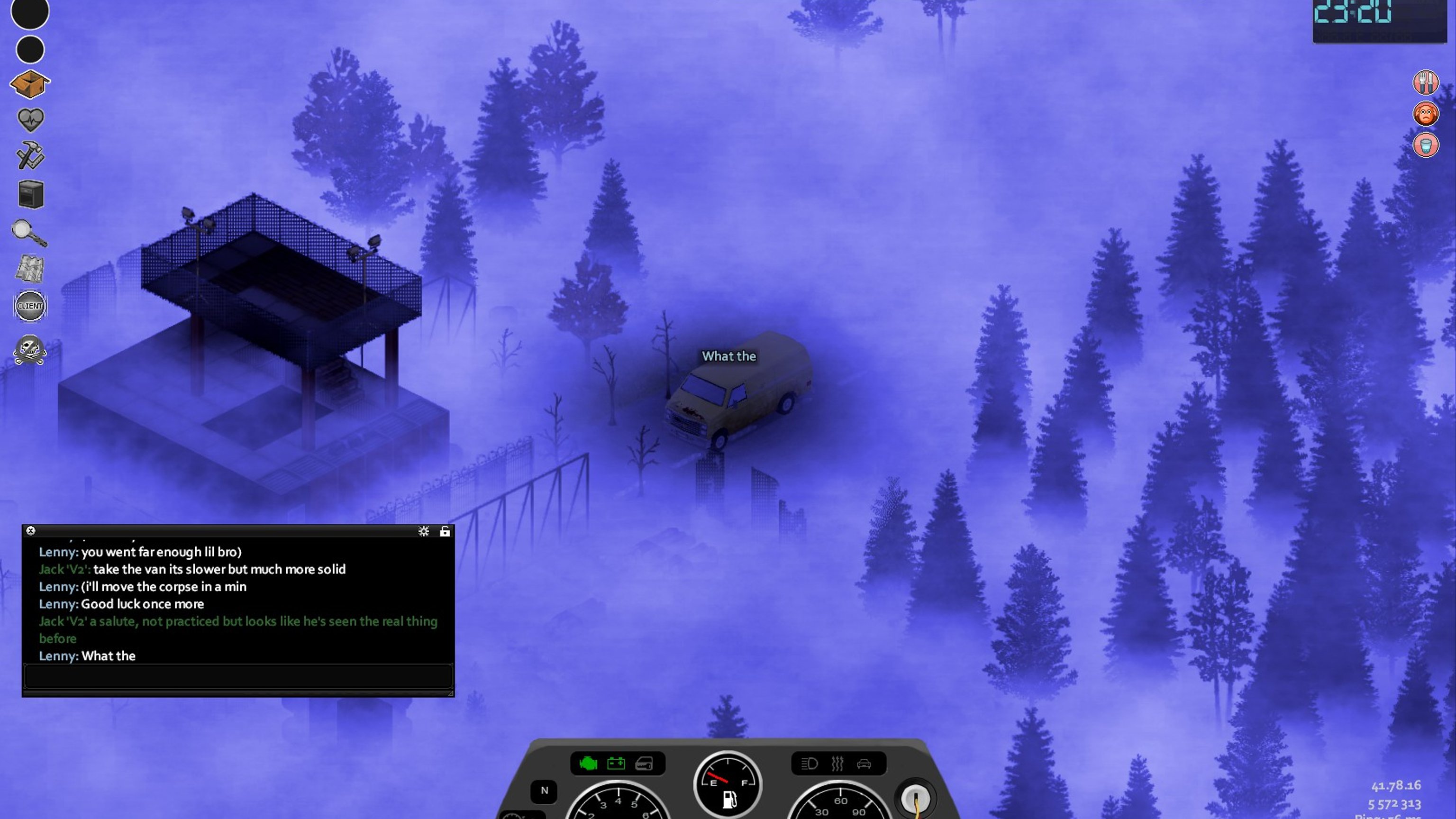
Task: Click the green battery indicator
Action: click(x=616, y=764)
